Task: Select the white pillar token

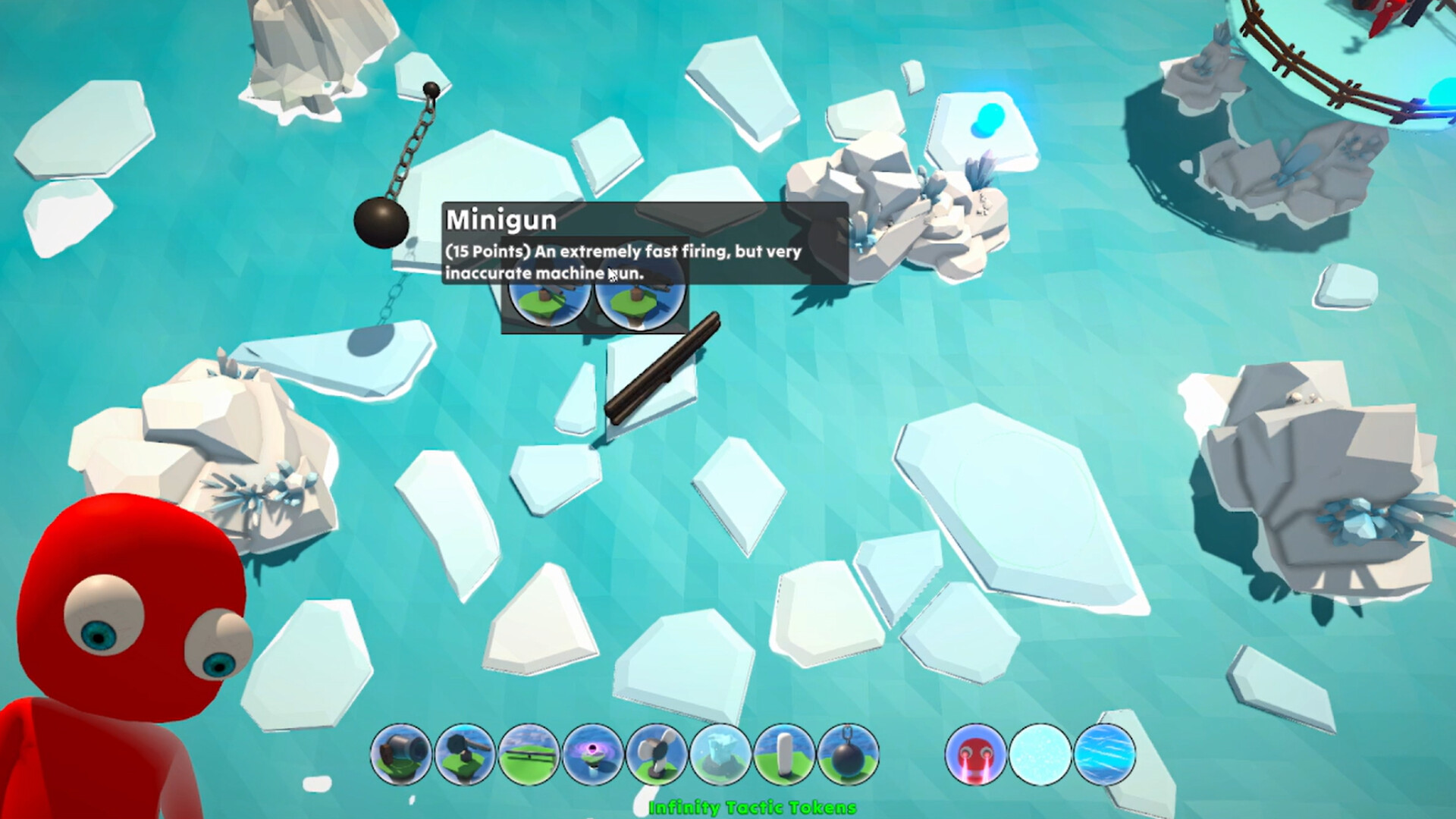Action: [783, 755]
